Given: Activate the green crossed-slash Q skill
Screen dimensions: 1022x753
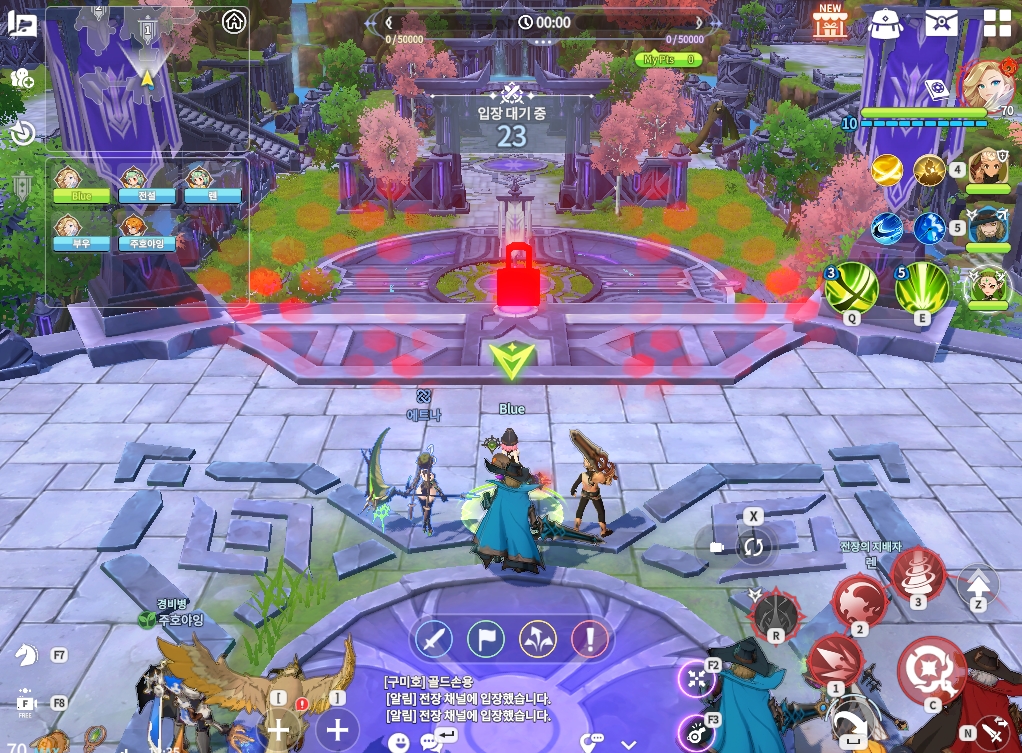Looking at the screenshot, I should [851, 290].
